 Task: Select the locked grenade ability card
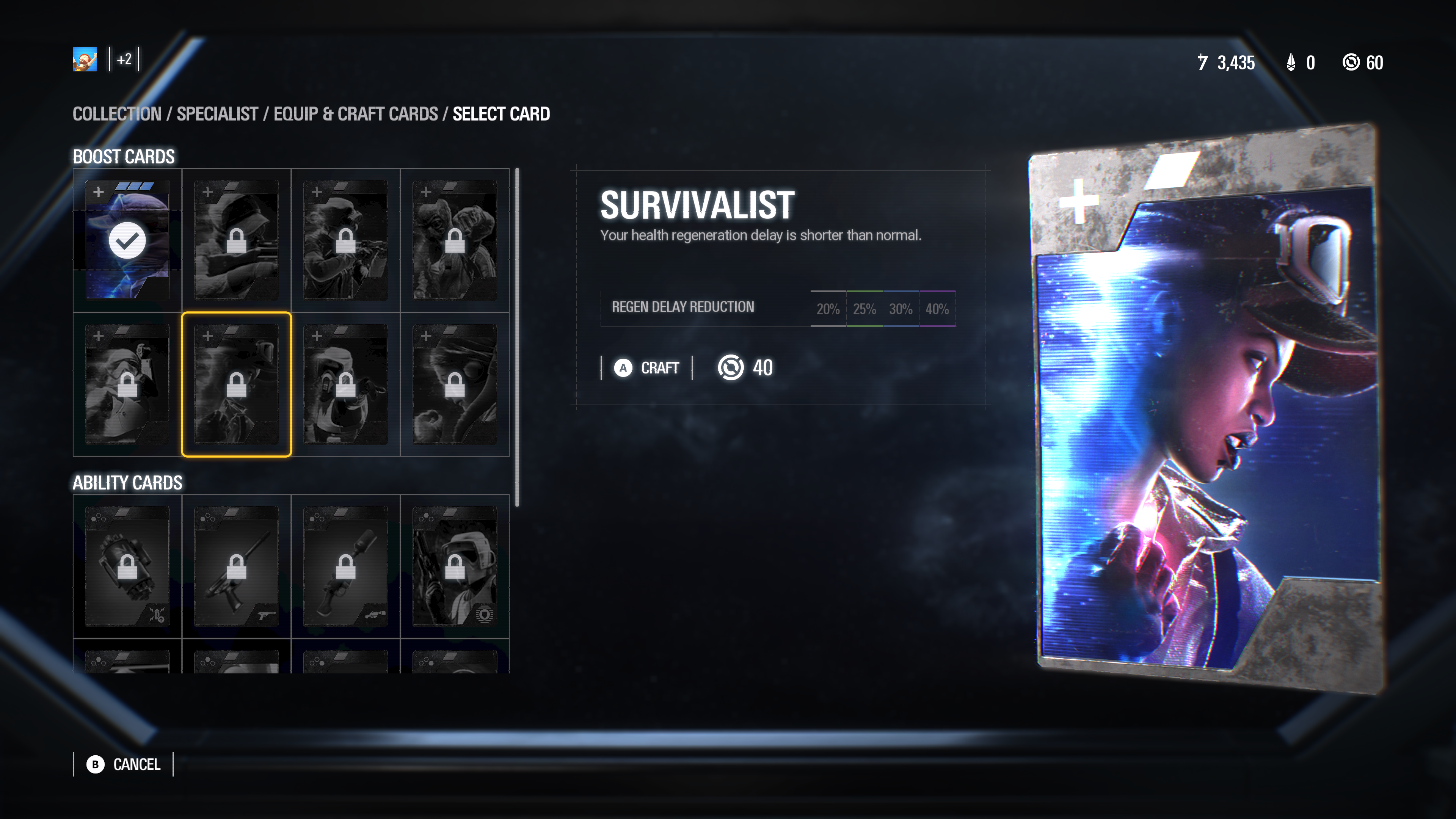[127, 566]
